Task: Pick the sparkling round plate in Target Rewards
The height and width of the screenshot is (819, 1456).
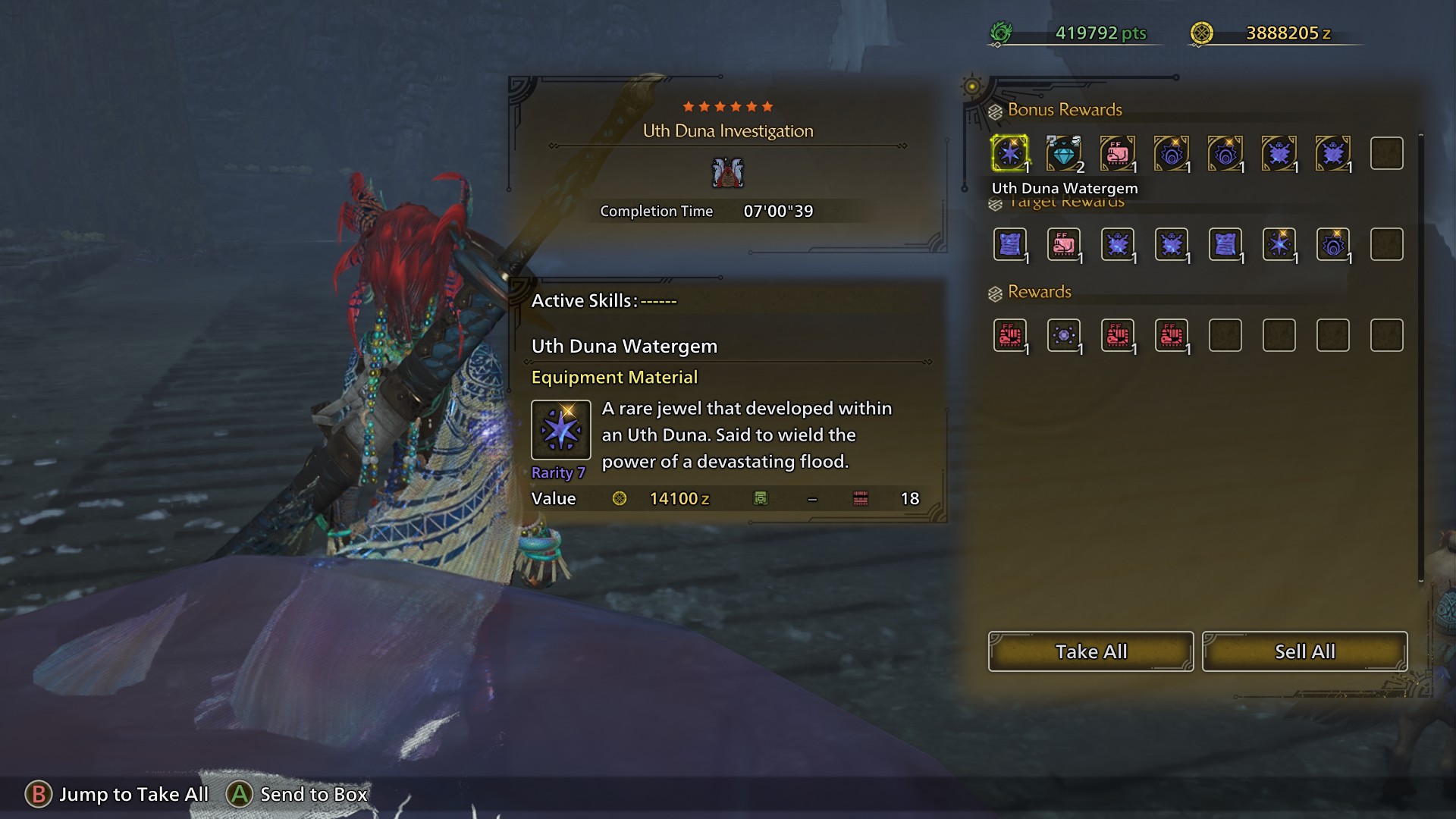Action: click(1332, 244)
